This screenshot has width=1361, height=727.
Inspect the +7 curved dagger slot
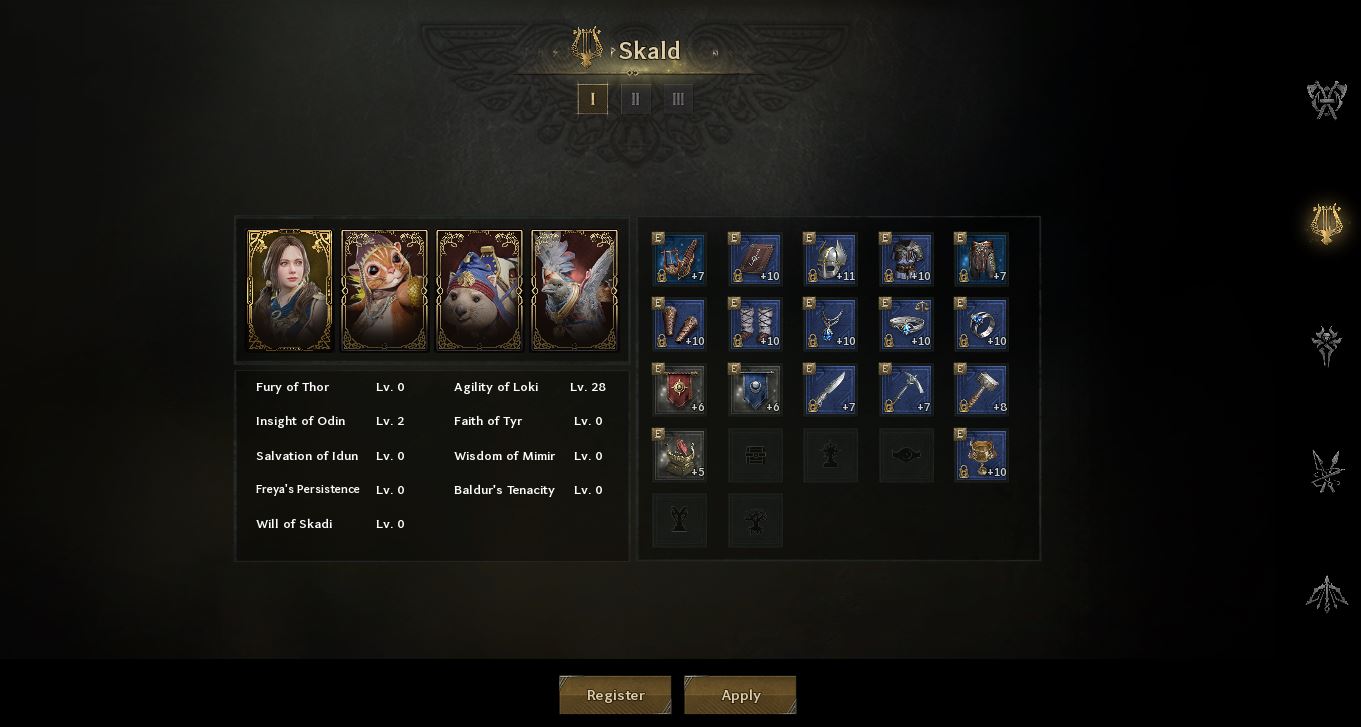pyautogui.click(x=830, y=390)
